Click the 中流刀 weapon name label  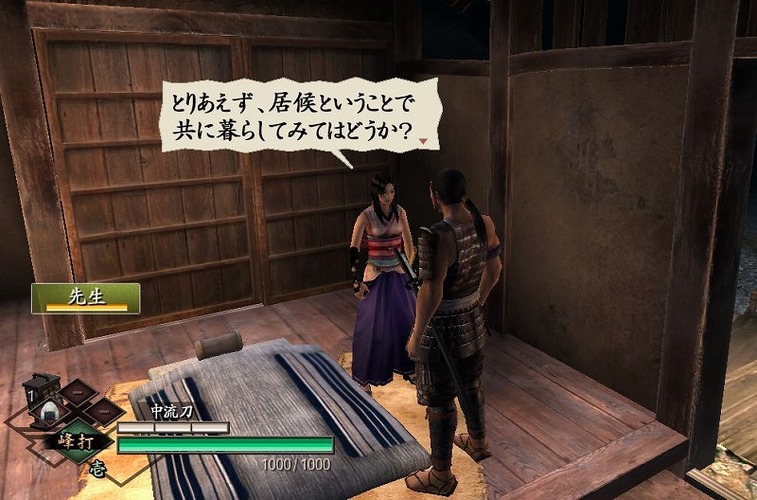(171, 411)
